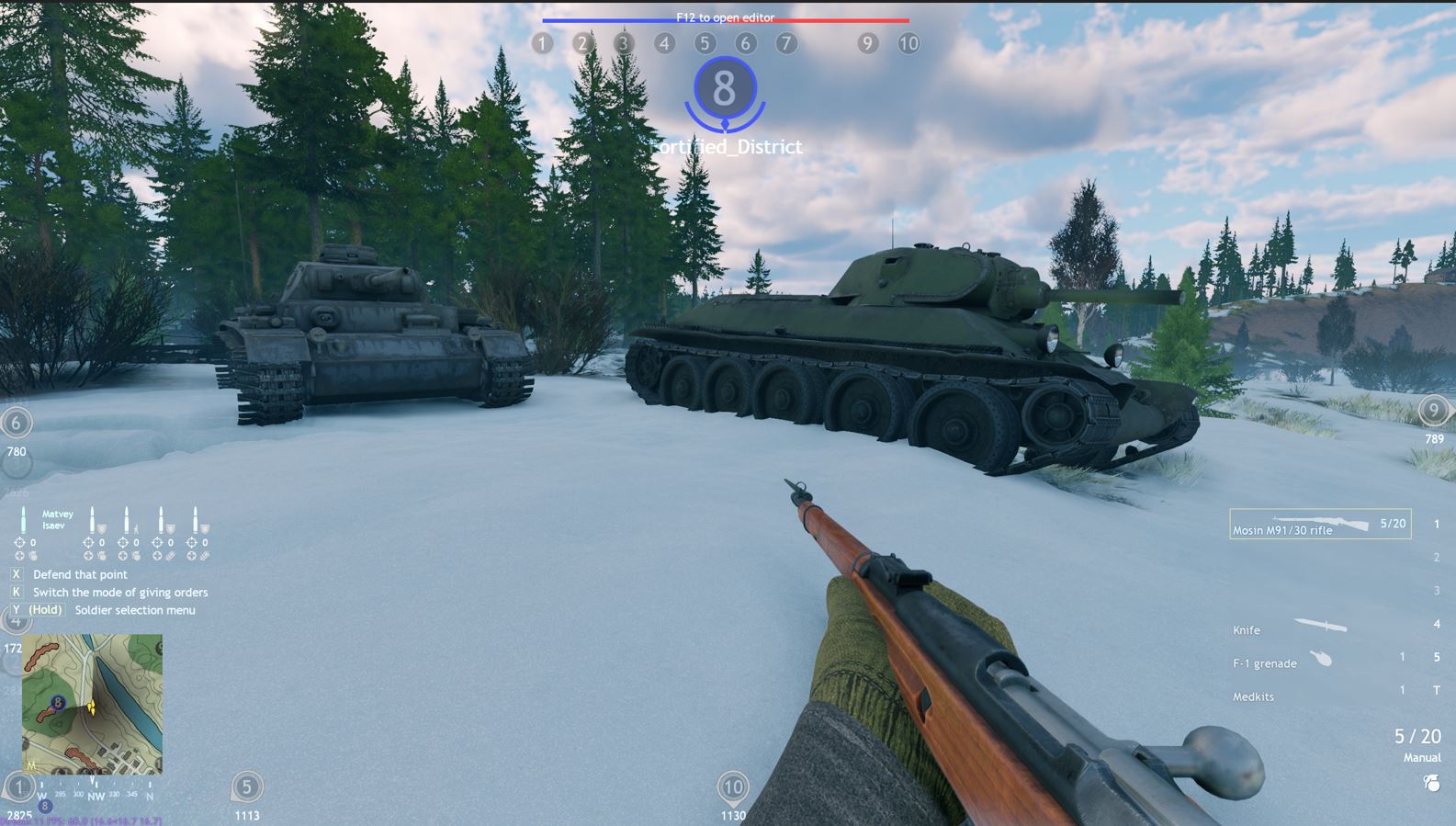This screenshot has width=1456, height=826.
Task: Click the medkit pouch icon of second soldier
Action: (103, 556)
